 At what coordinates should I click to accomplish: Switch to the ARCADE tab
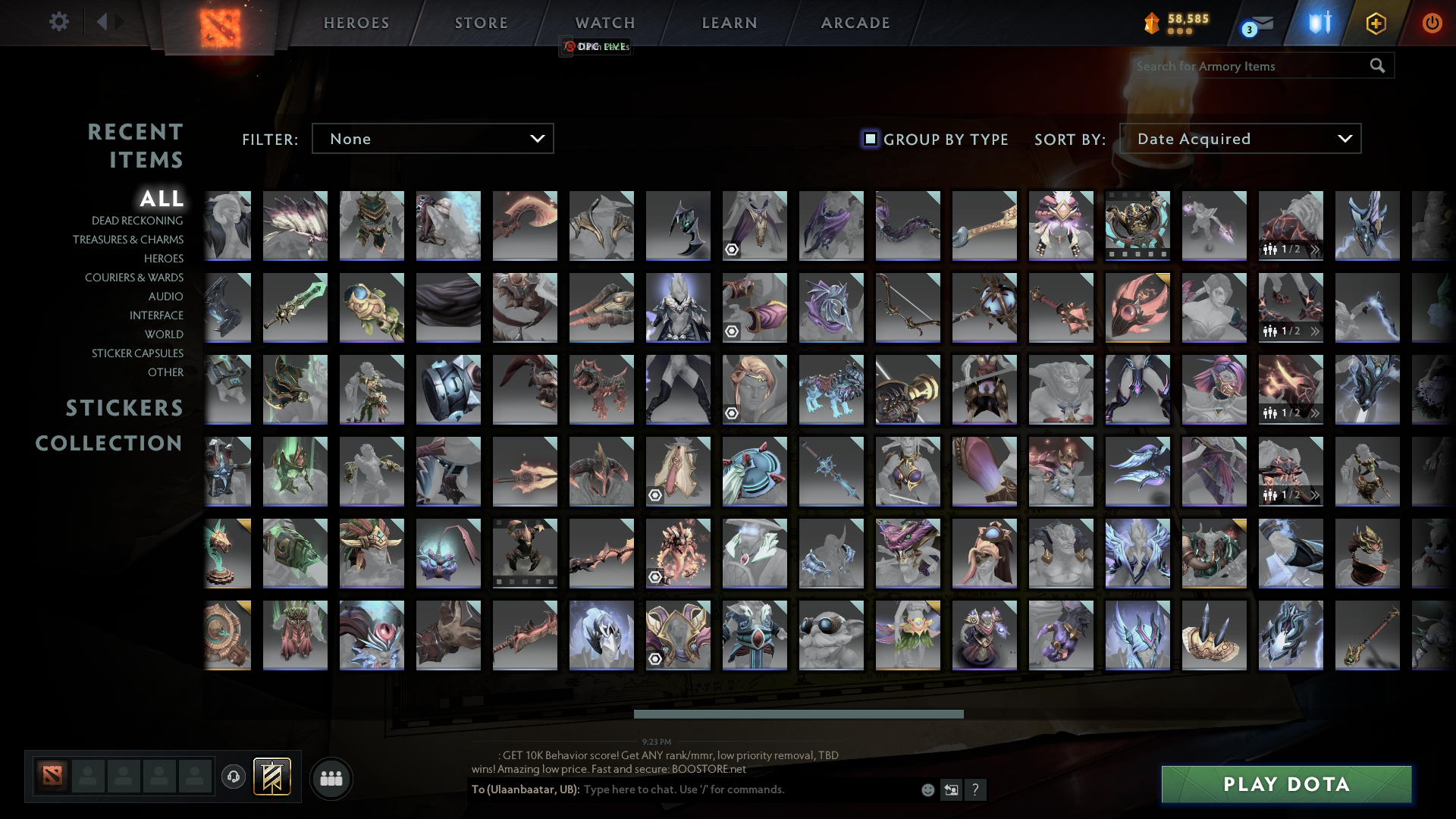[854, 23]
